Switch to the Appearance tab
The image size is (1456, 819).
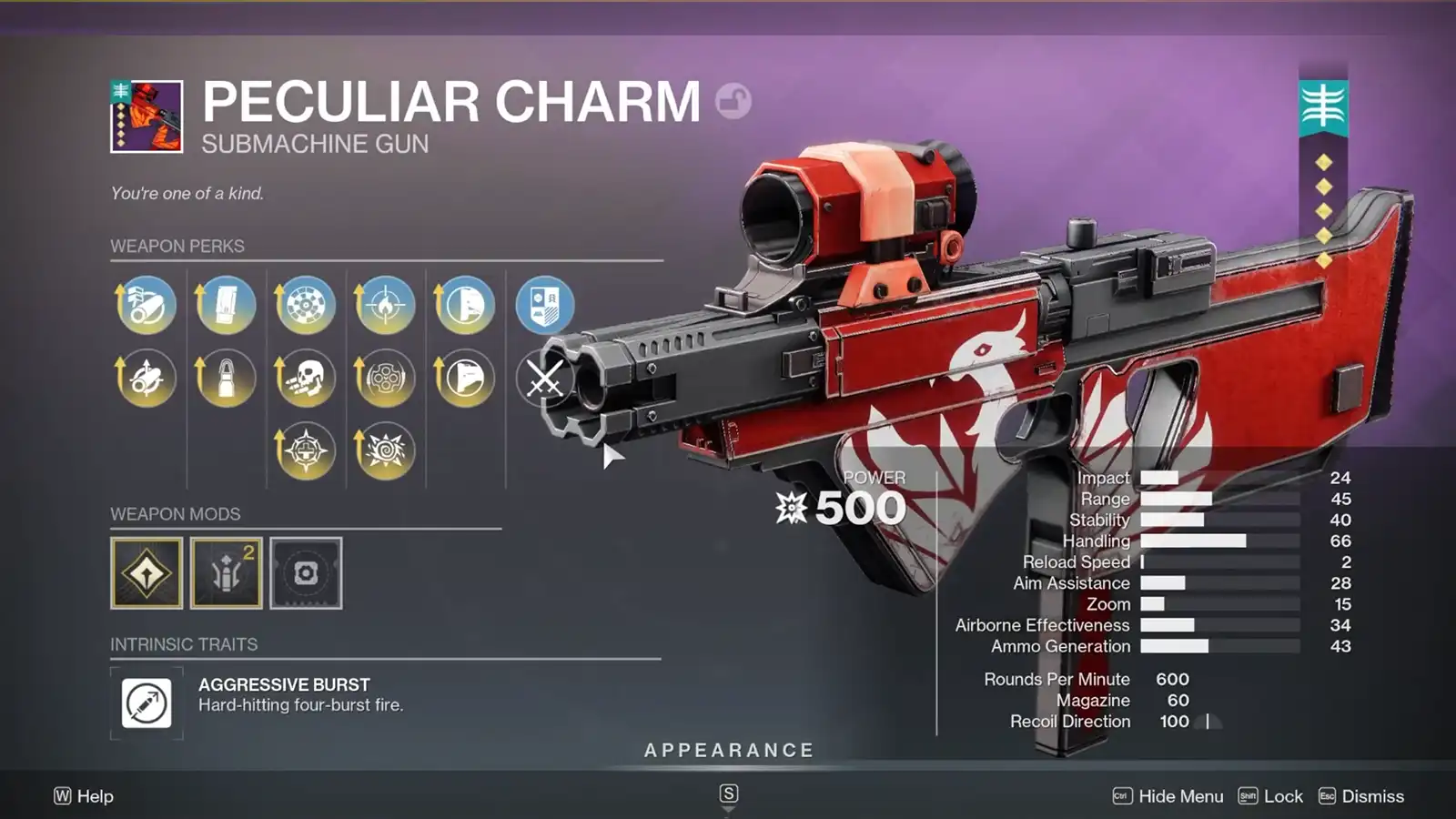click(x=728, y=750)
